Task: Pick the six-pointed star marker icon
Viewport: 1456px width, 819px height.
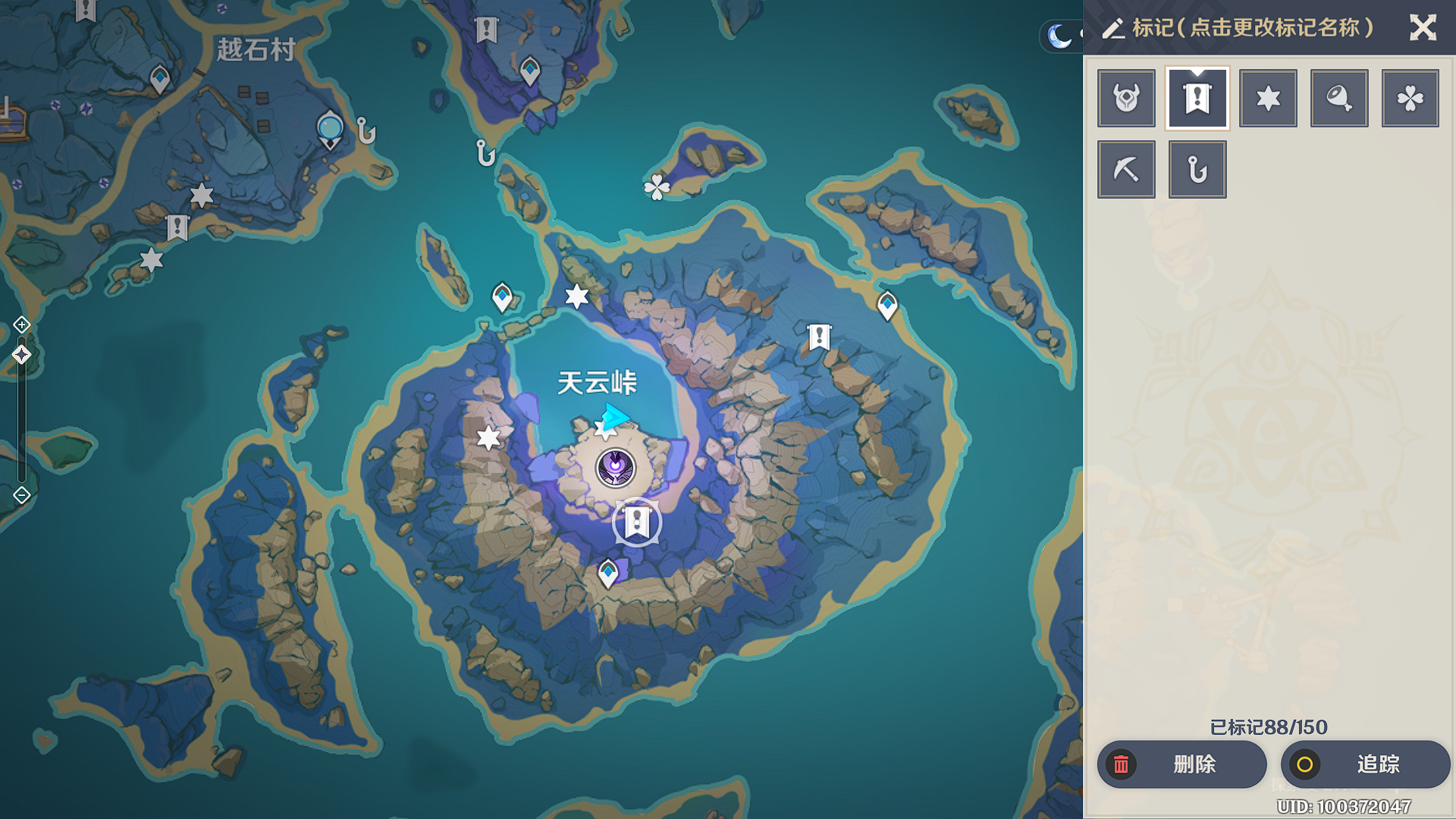Action: (x=1268, y=99)
